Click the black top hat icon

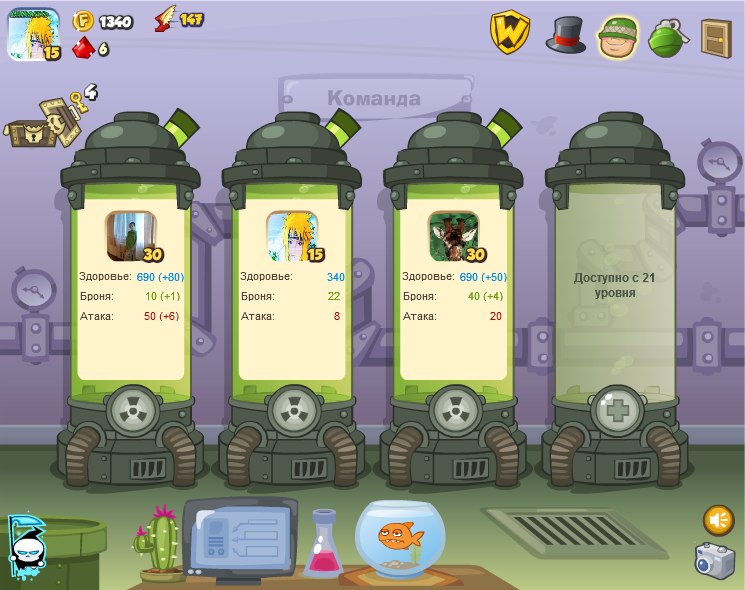pos(565,34)
